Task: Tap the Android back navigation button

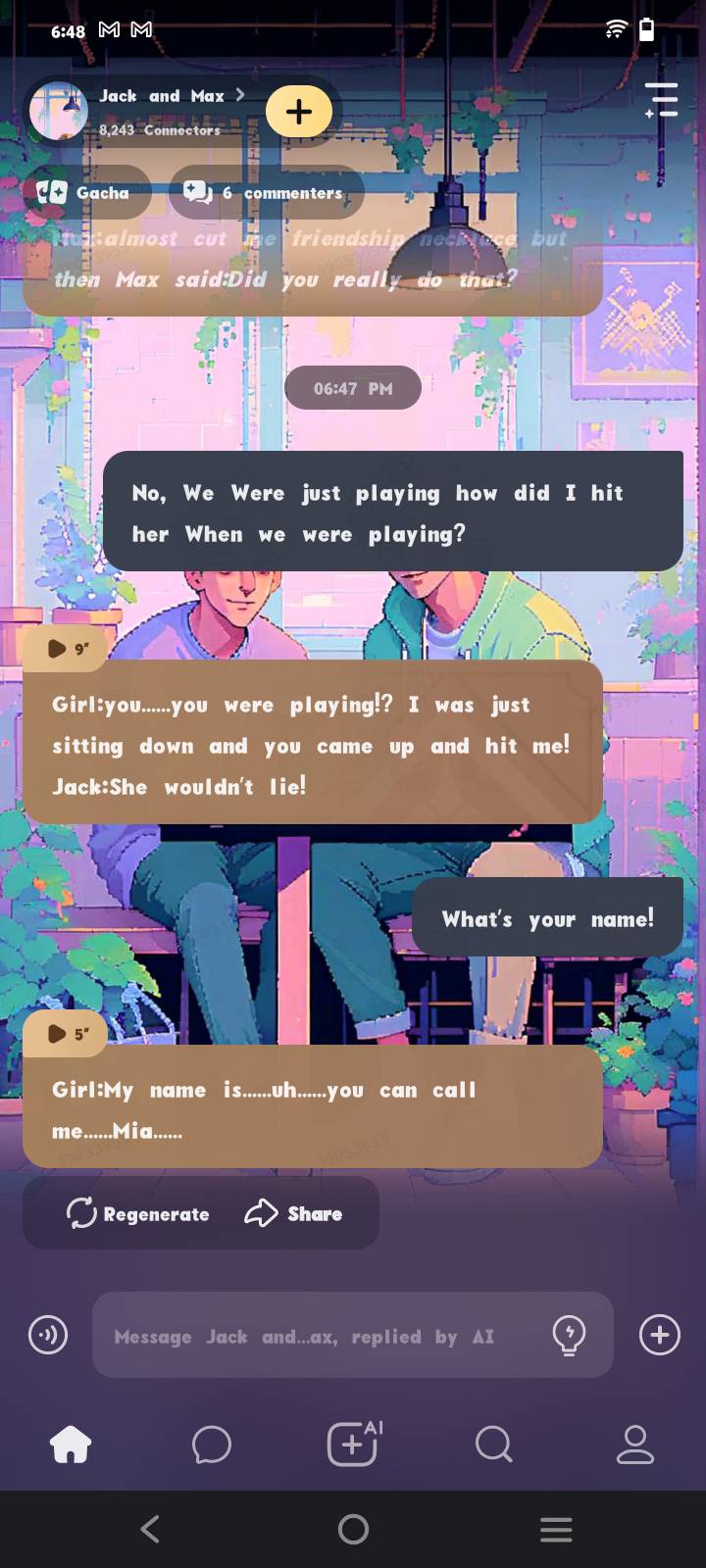Action: point(150,1529)
